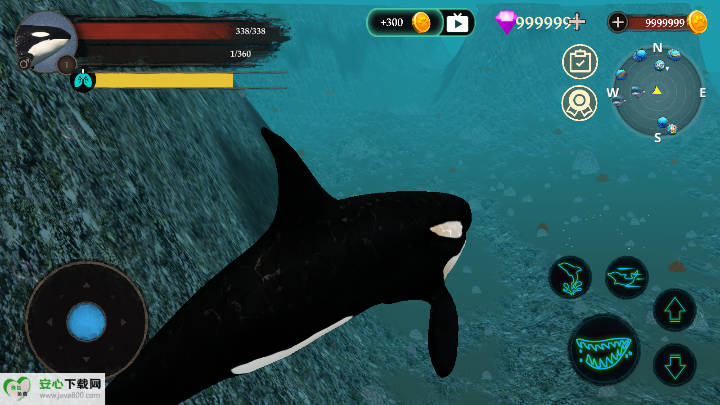Open the circular compass minimap
This screenshot has width=720, height=405.
coord(657,91)
